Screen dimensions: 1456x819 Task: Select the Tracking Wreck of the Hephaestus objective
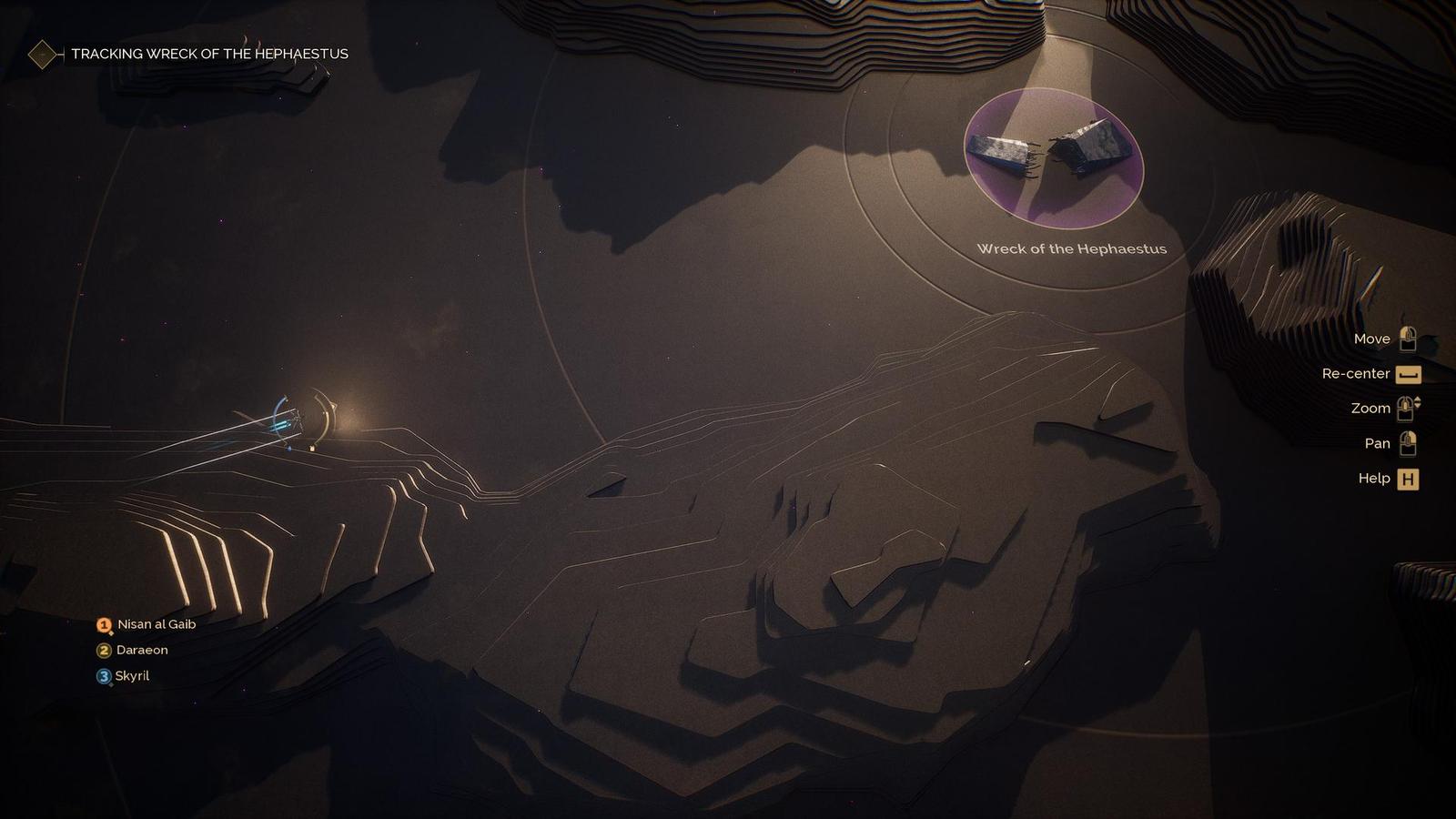[209, 54]
